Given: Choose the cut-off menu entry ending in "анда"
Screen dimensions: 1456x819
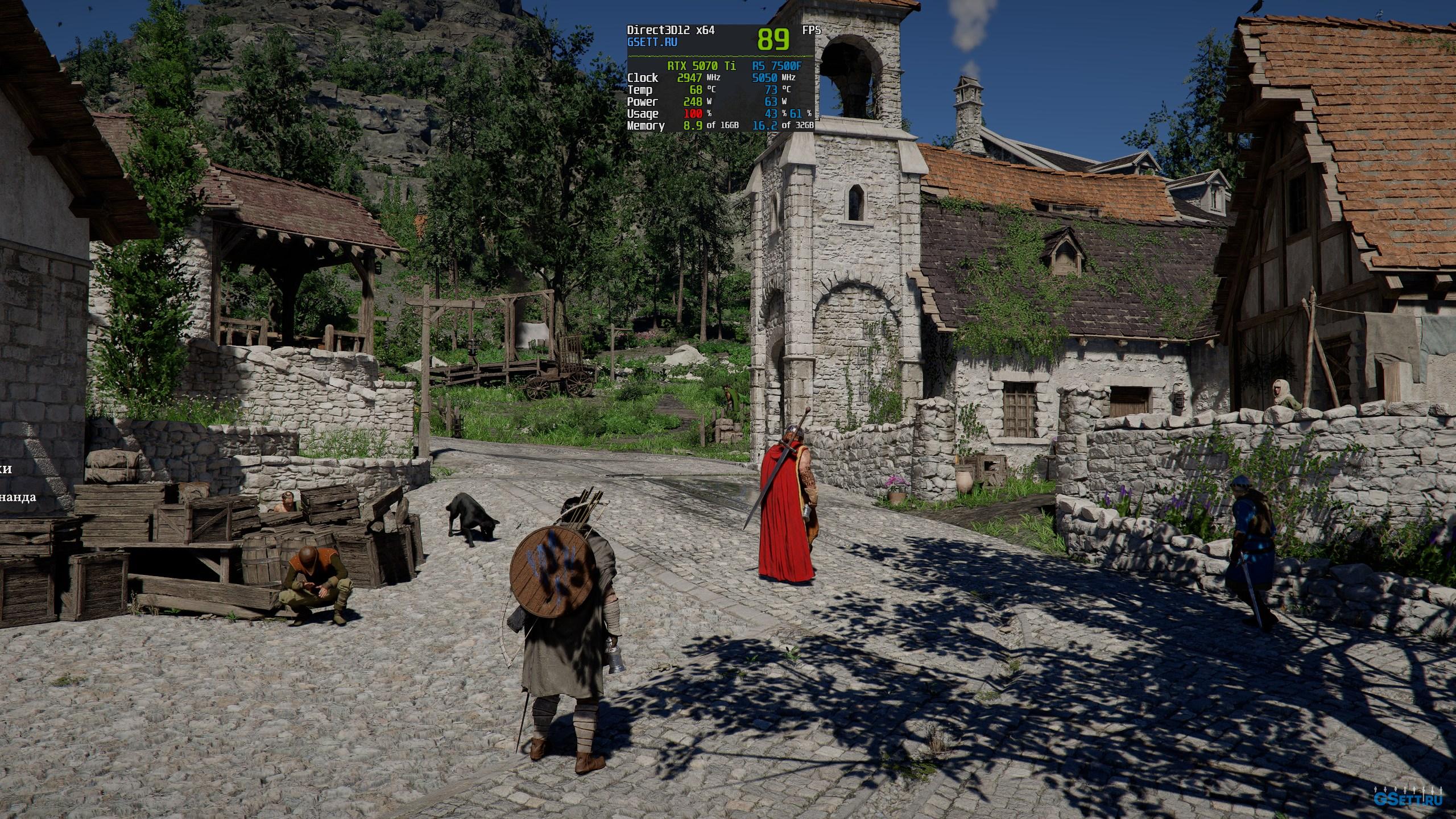Looking at the screenshot, I should (17, 497).
